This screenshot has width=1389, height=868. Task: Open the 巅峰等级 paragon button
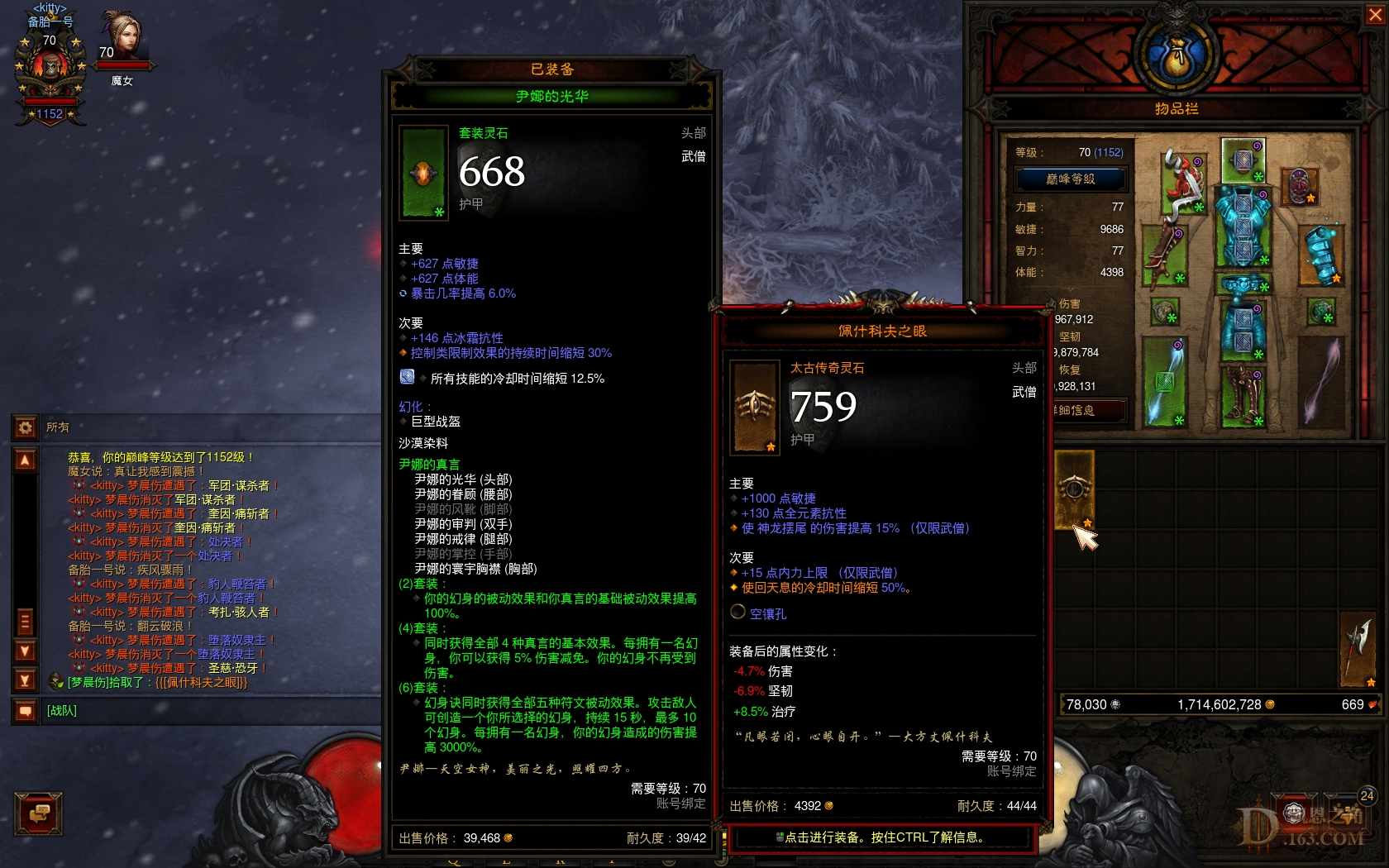[1071, 179]
